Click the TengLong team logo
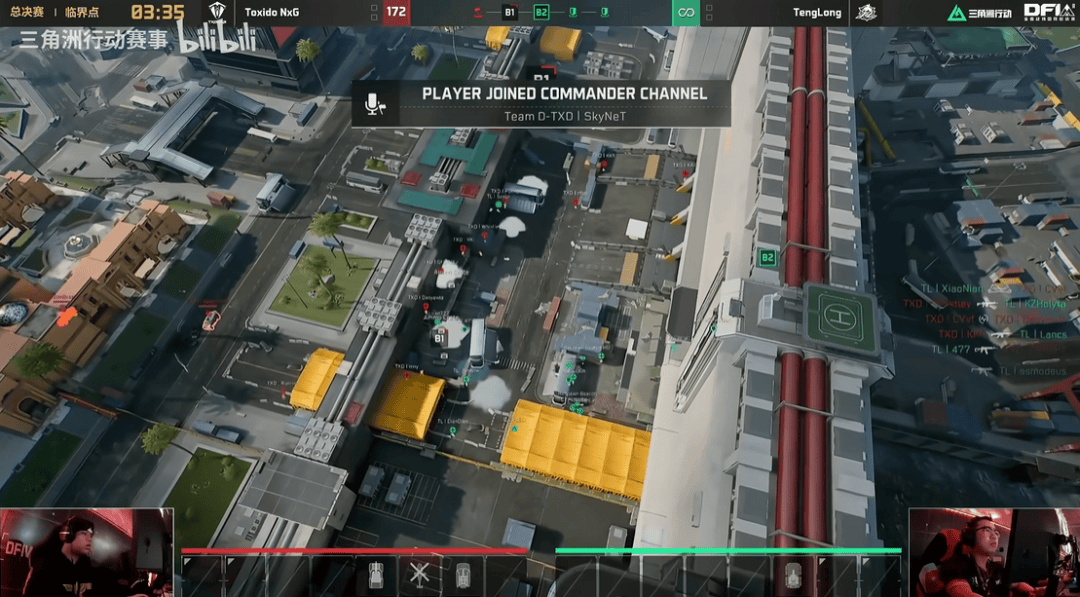The width and height of the screenshot is (1080, 597). click(865, 12)
